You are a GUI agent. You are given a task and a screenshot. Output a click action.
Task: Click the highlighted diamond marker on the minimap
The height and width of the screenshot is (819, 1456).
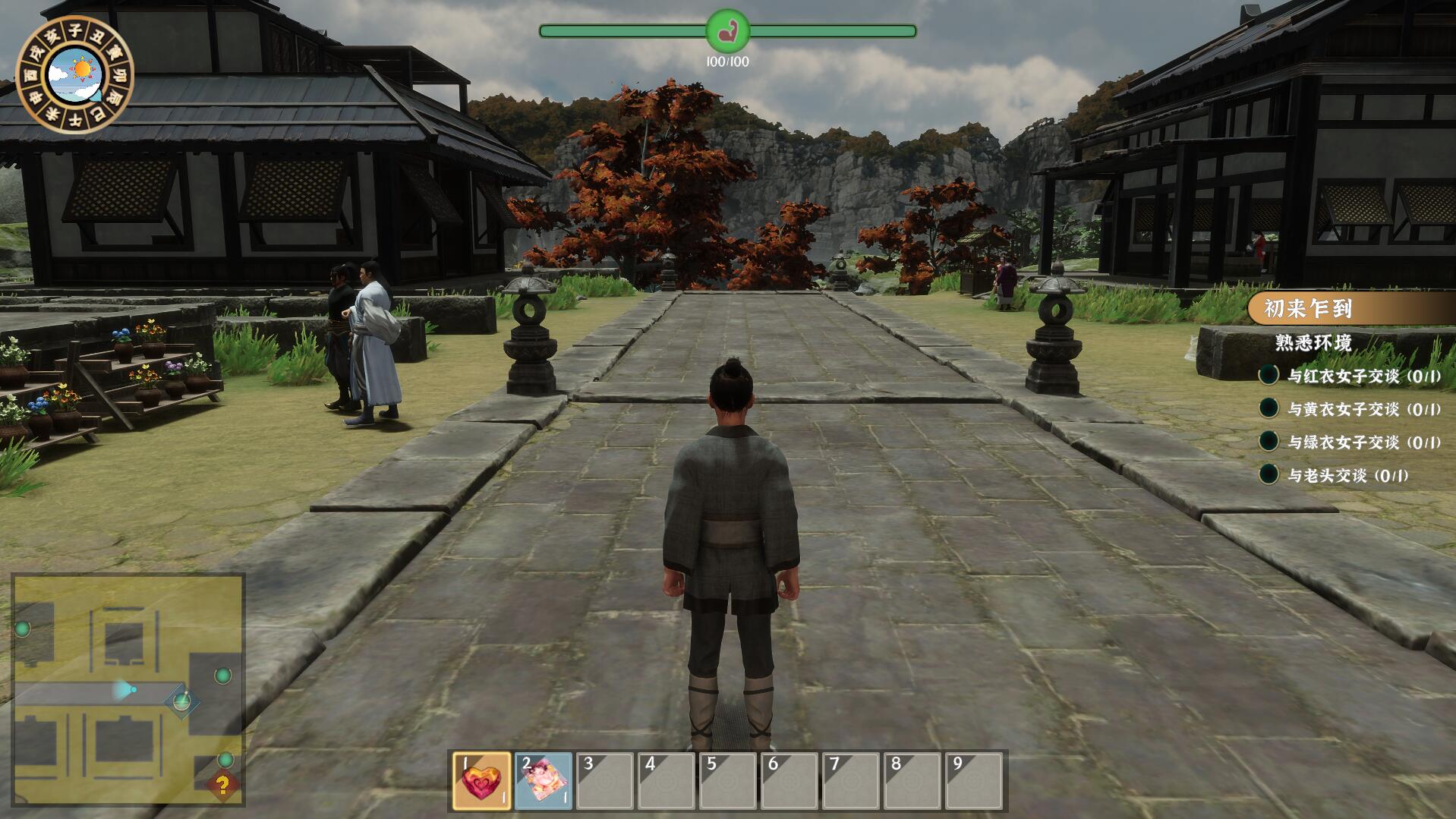(x=181, y=701)
